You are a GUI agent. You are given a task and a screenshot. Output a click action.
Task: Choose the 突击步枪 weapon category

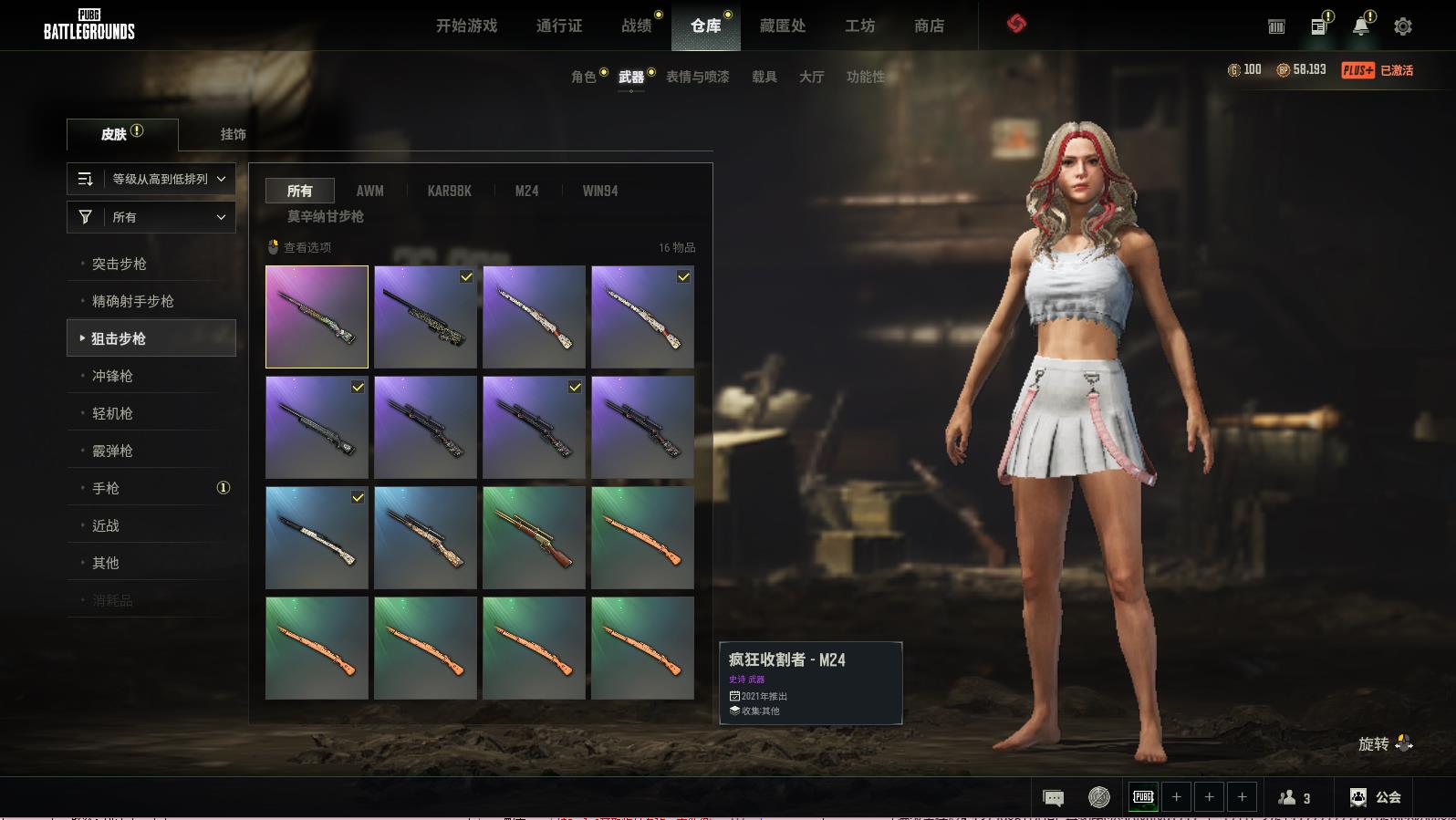click(120, 264)
